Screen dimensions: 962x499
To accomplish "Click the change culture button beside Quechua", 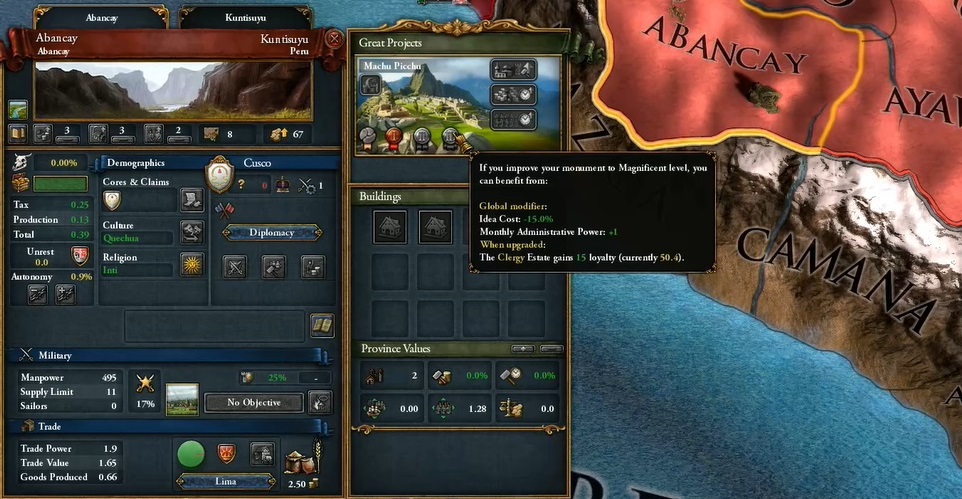I will [x=191, y=233].
